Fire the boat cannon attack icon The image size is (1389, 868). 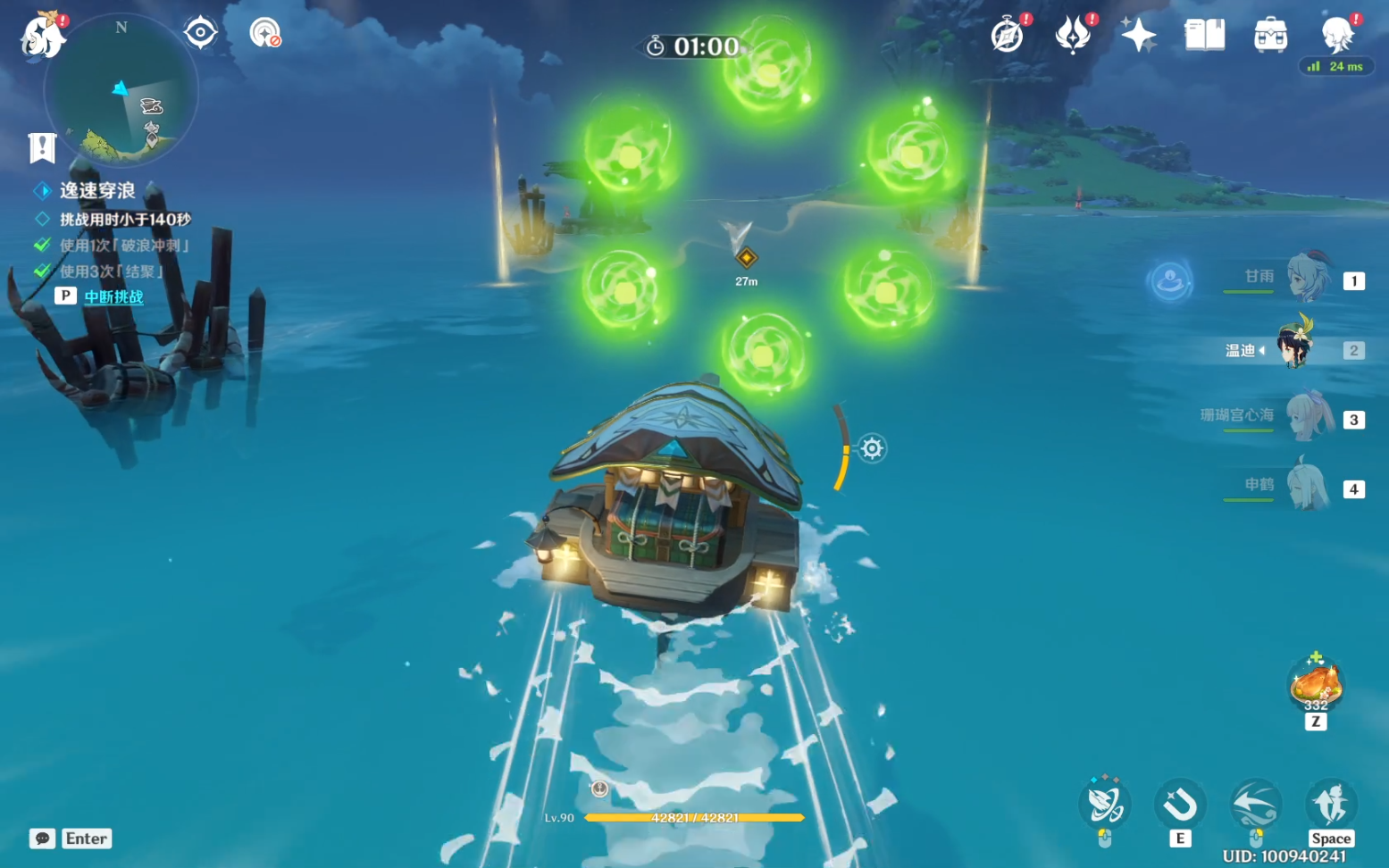(1105, 805)
